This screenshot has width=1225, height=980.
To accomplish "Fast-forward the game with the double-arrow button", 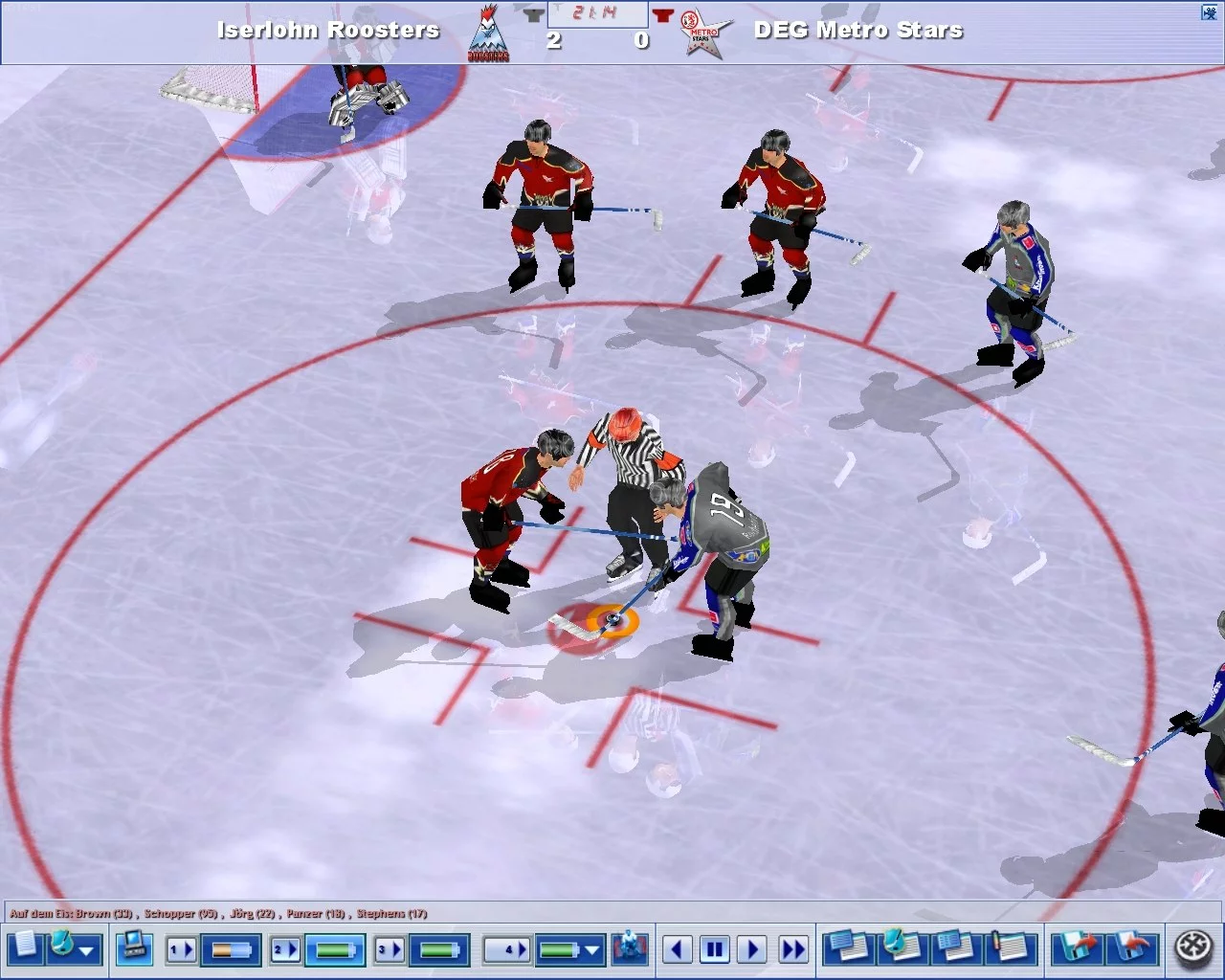I will (792, 949).
